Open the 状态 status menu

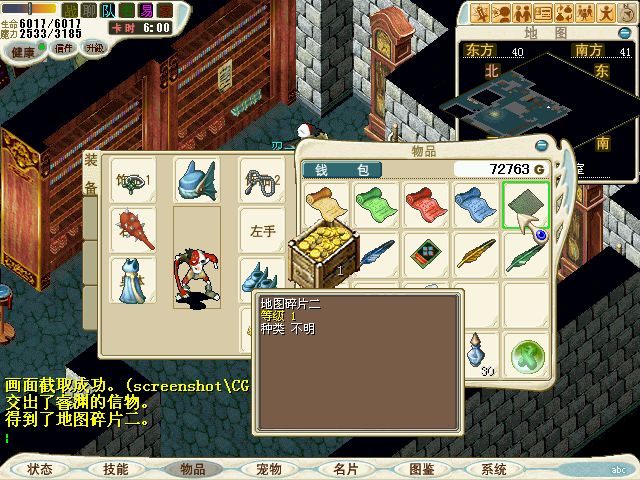(40, 468)
